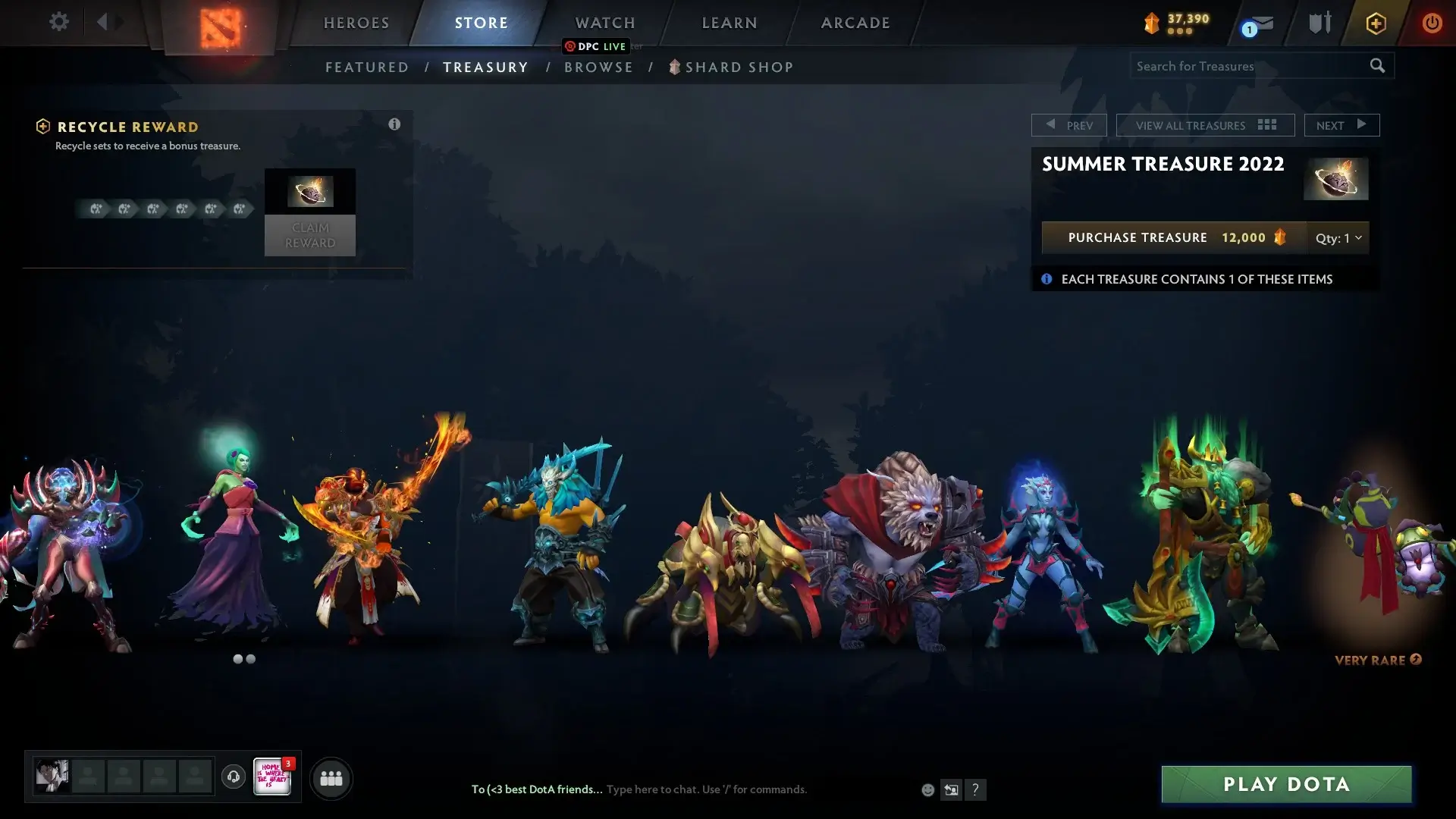Go to the Heroes tab
The width and height of the screenshot is (1456, 819).
356,23
